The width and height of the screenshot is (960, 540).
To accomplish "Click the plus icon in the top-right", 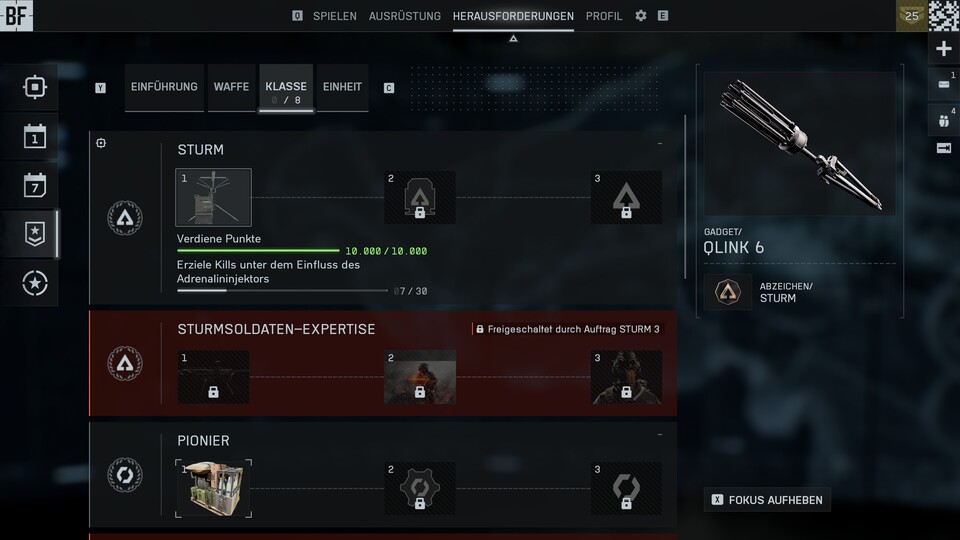I will [x=944, y=48].
